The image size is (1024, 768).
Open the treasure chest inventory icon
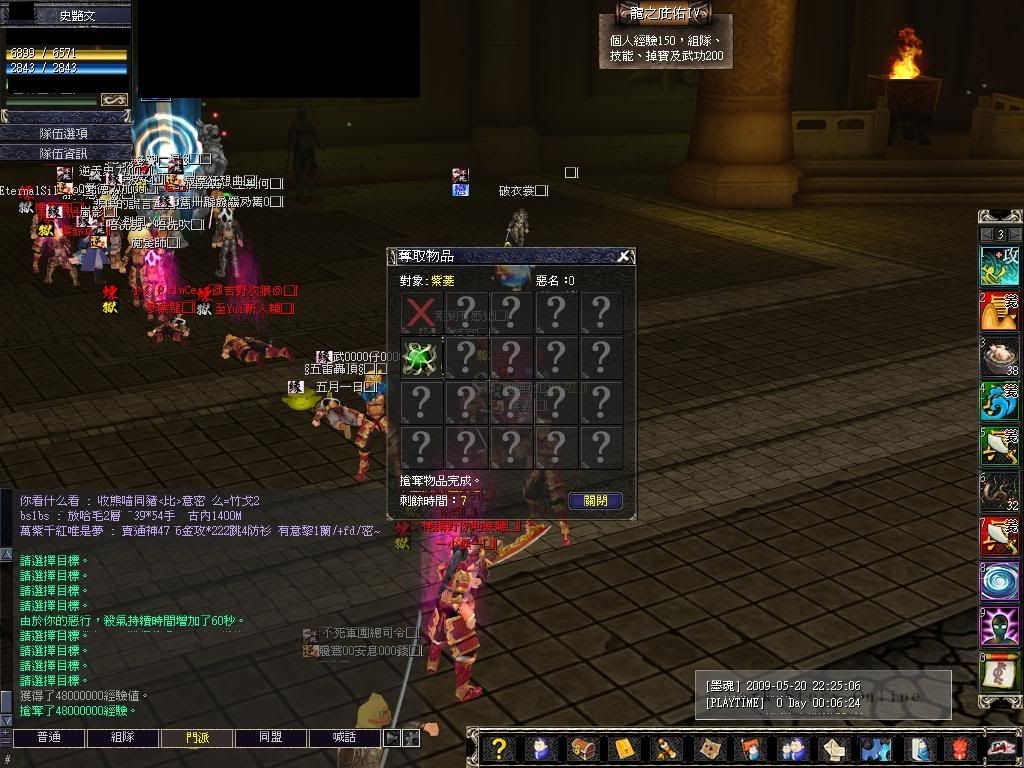point(582,749)
